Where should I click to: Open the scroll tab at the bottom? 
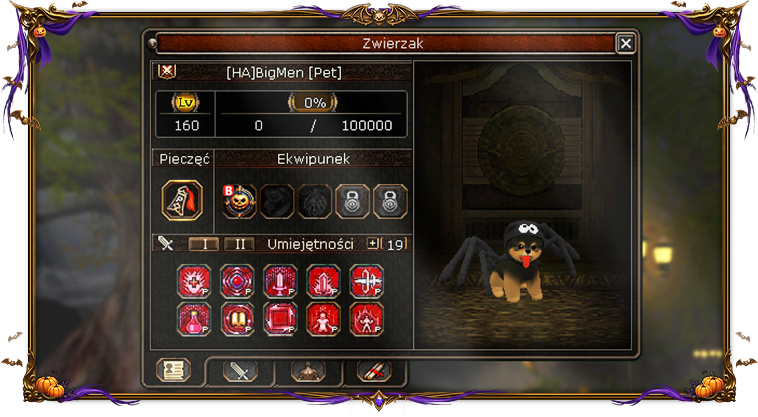coord(374,371)
